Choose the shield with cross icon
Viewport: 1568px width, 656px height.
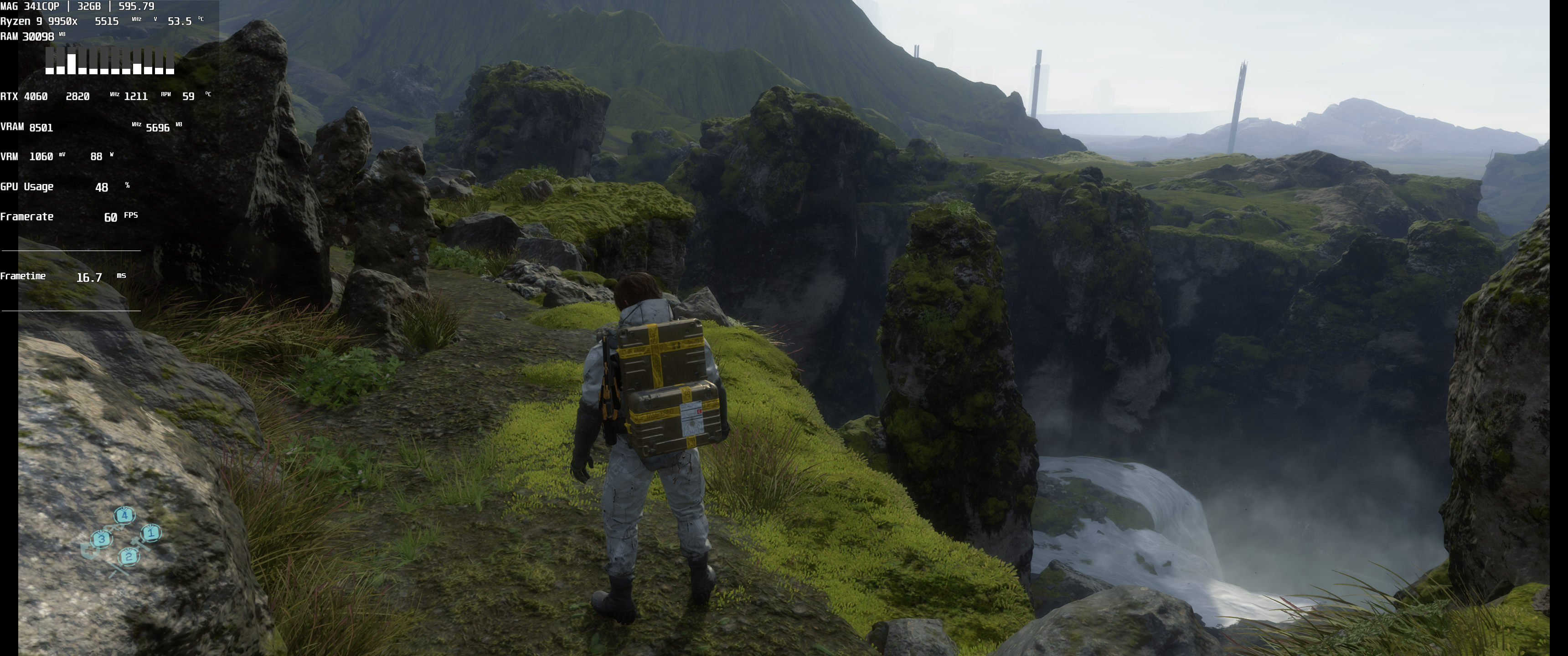coord(90,551)
